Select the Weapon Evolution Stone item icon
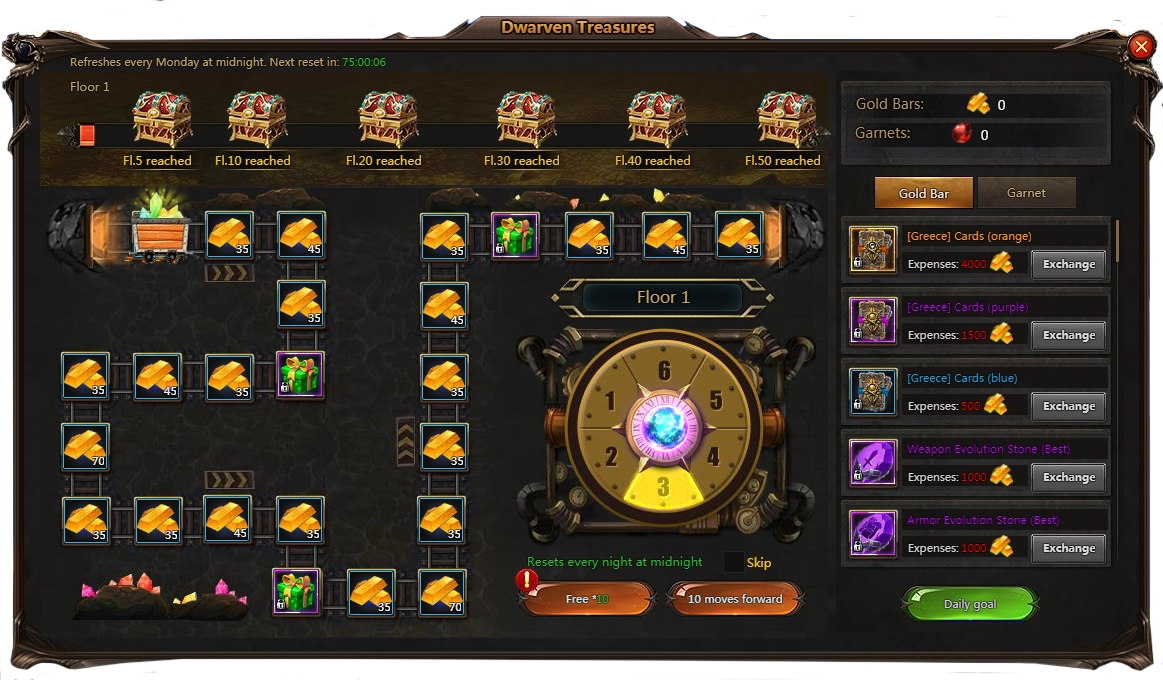 click(872, 463)
